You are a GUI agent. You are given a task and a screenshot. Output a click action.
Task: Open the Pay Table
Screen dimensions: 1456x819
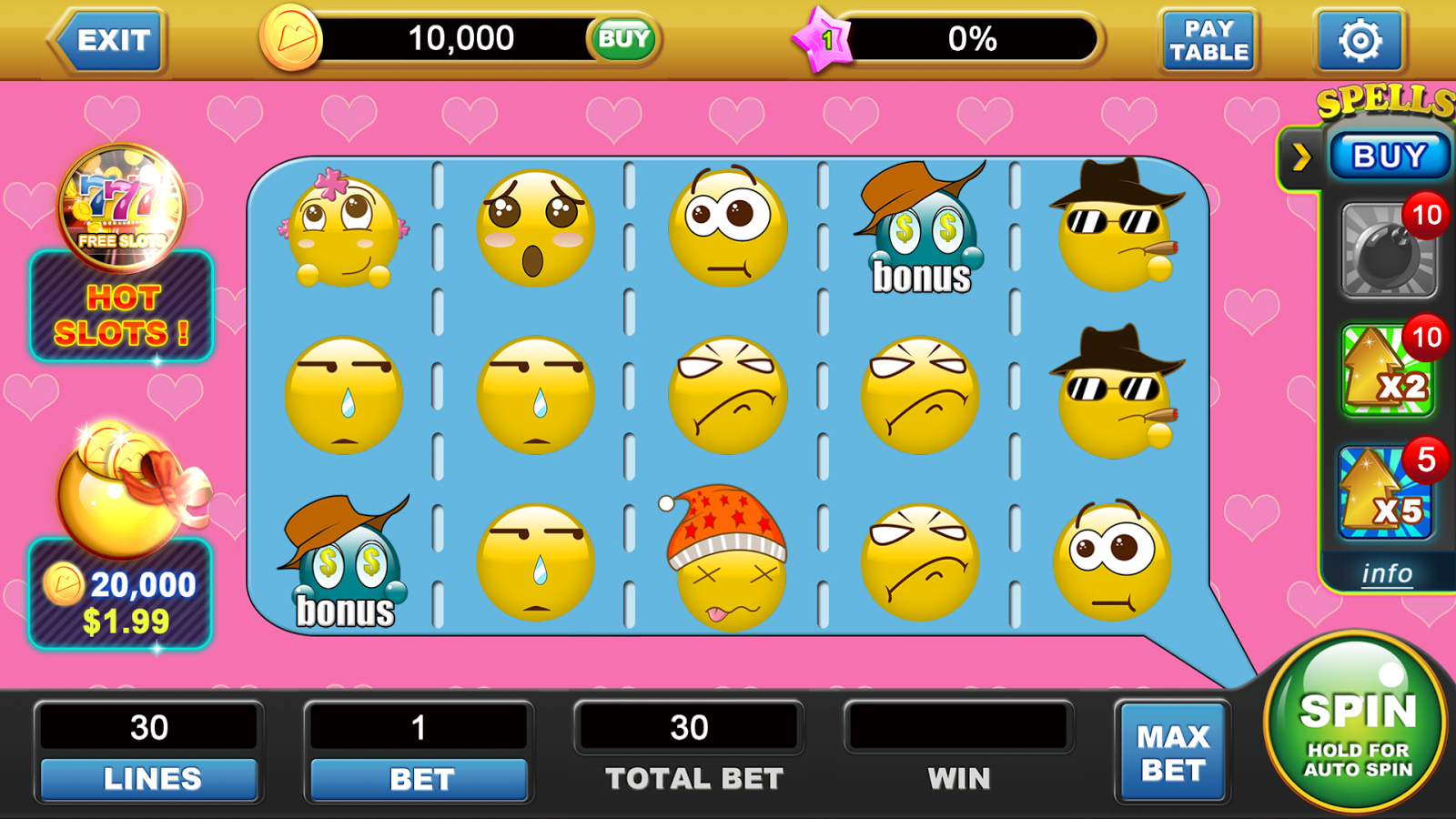point(1208,41)
